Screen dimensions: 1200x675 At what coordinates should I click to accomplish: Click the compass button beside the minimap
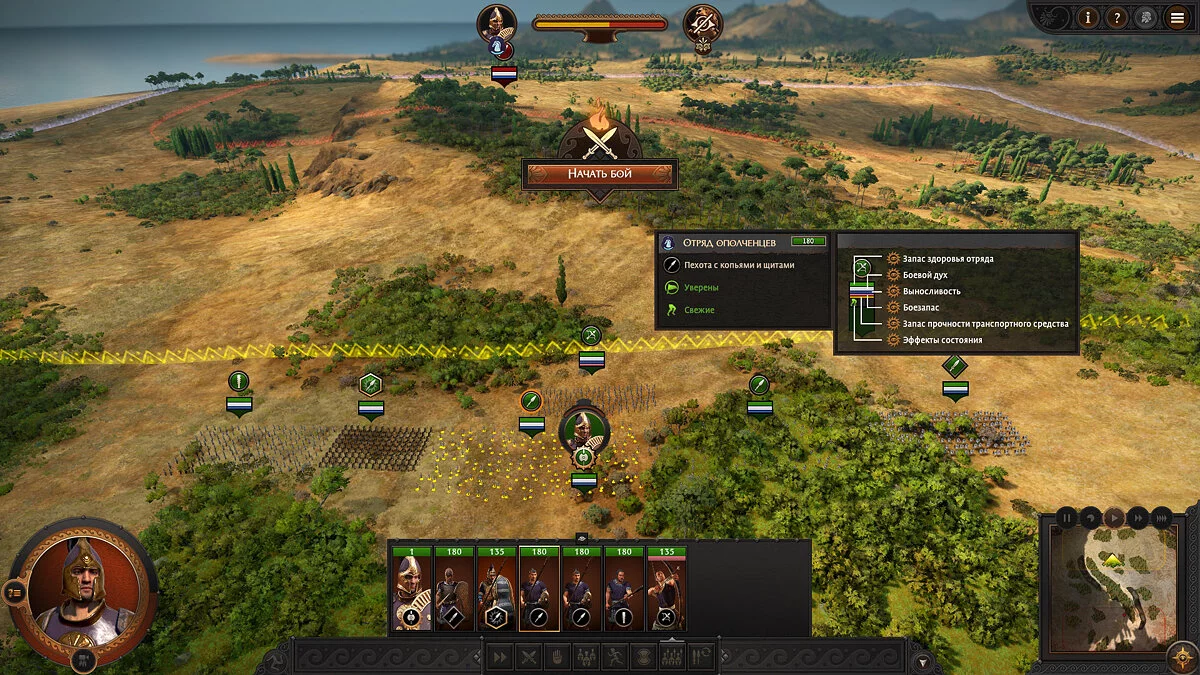click(1182, 657)
